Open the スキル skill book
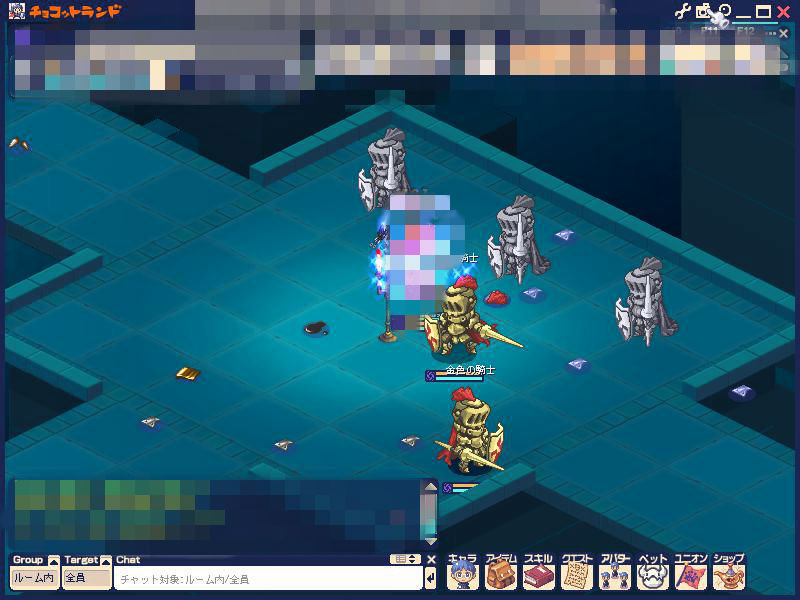The height and width of the screenshot is (600, 800). coord(538,574)
